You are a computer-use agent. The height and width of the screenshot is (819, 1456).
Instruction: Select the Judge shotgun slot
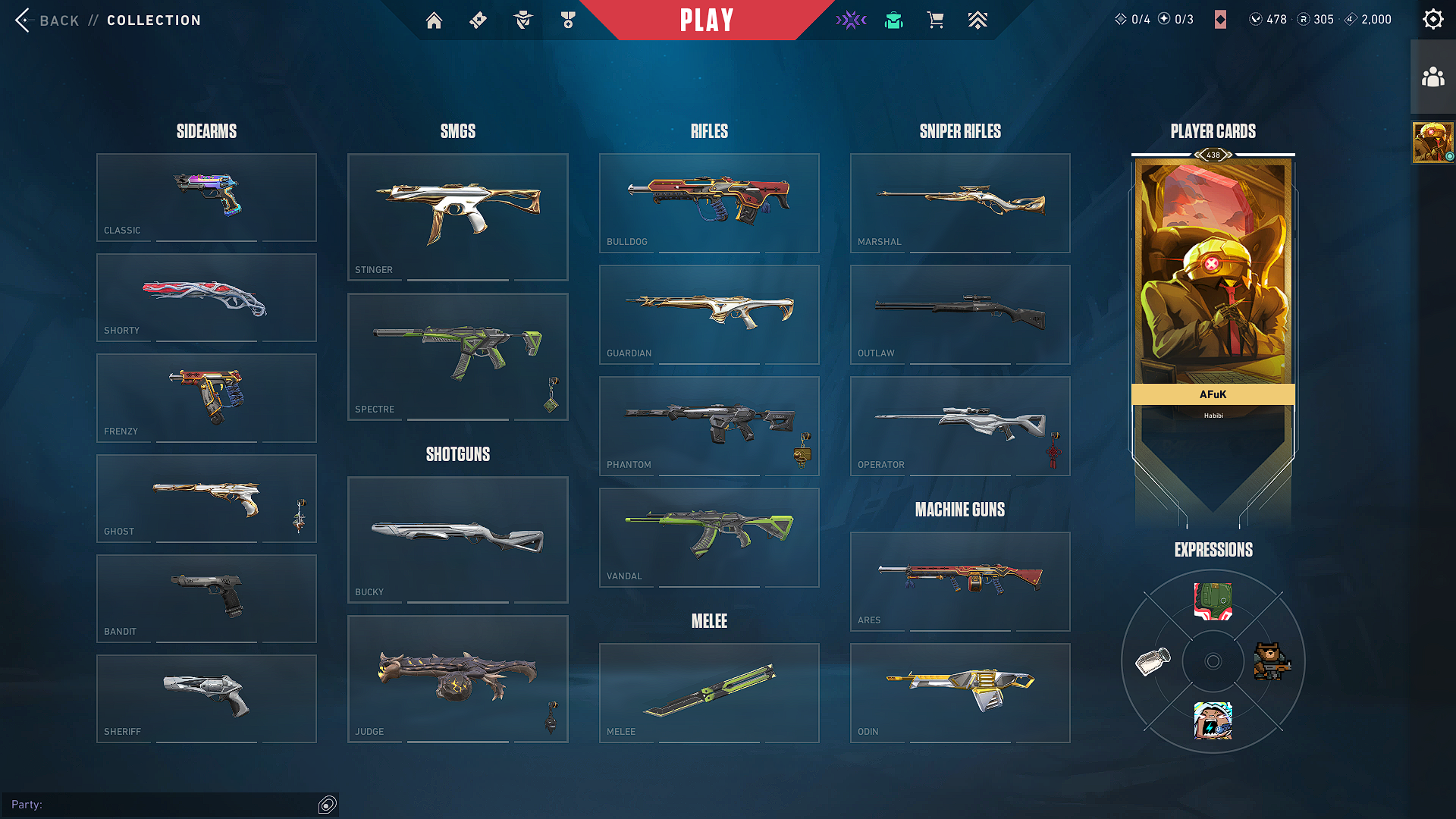click(x=457, y=679)
